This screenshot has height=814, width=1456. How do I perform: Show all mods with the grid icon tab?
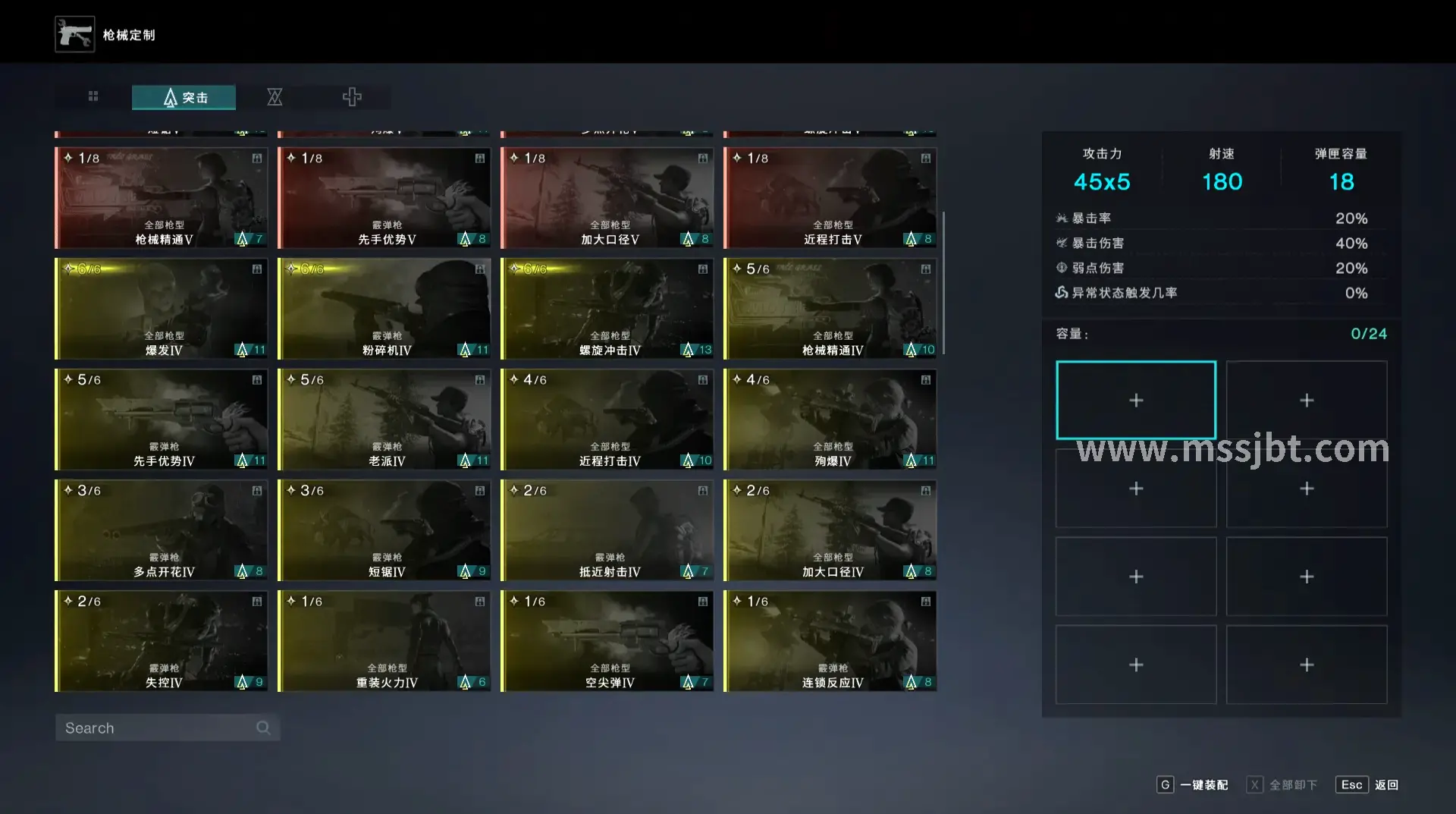tap(93, 96)
